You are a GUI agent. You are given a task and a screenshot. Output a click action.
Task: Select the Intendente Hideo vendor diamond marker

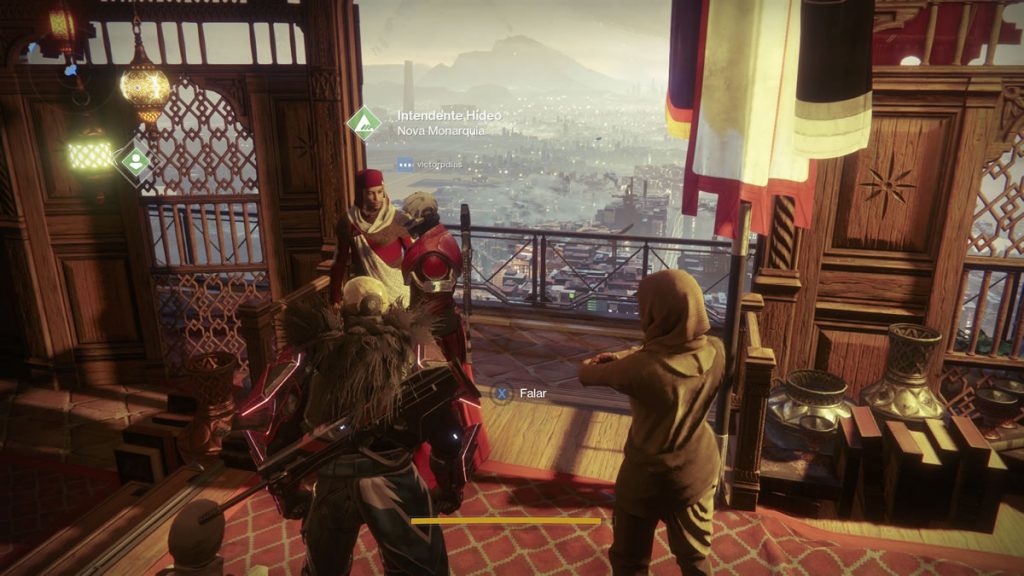pyautogui.click(x=363, y=123)
